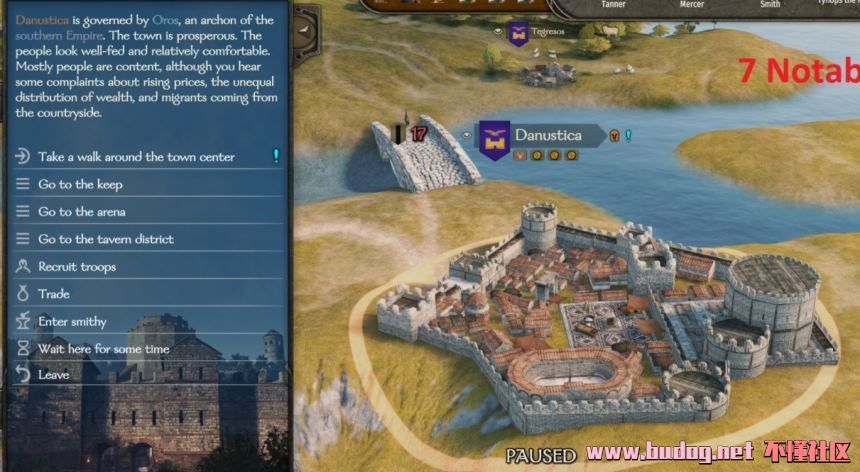Enter the smithy
The image size is (860, 472).
point(72,322)
